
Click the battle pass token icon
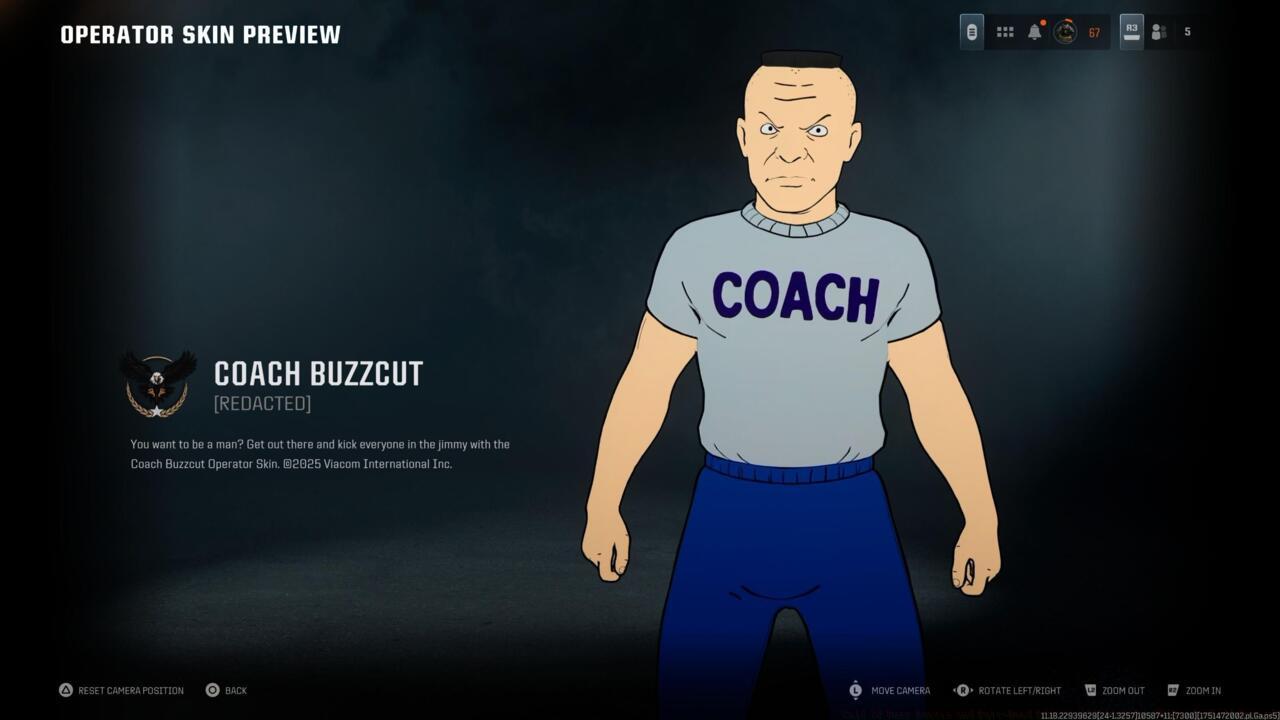pos(971,31)
